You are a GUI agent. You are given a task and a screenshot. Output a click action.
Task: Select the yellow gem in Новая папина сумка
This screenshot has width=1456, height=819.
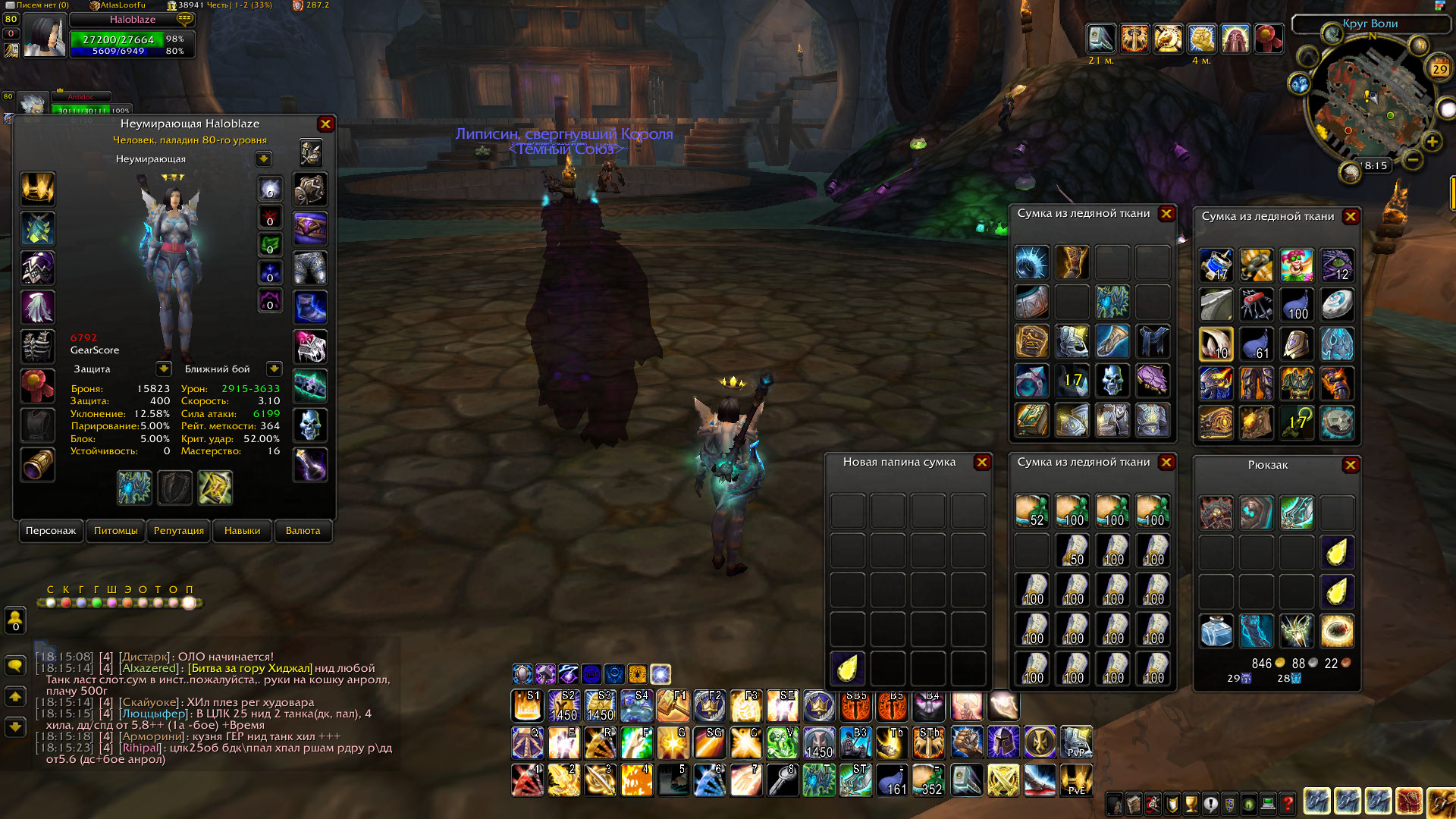tap(847, 668)
